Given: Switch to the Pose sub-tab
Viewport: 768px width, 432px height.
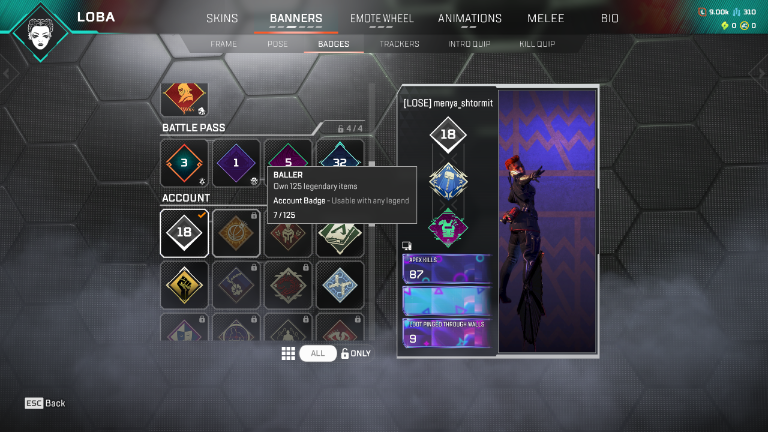Looking at the screenshot, I should [x=277, y=44].
